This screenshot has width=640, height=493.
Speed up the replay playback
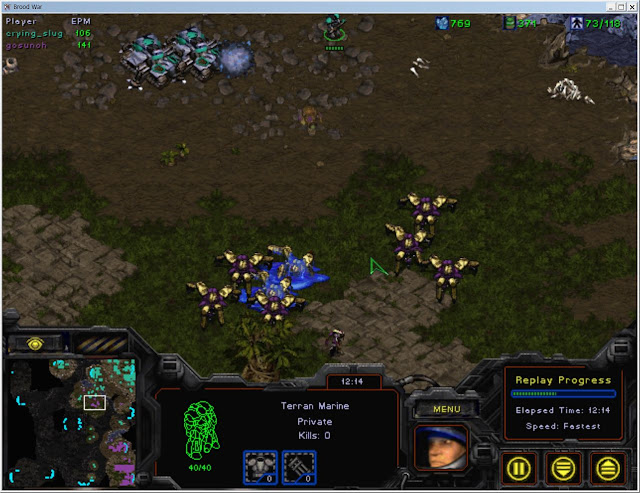(x=606, y=465)
